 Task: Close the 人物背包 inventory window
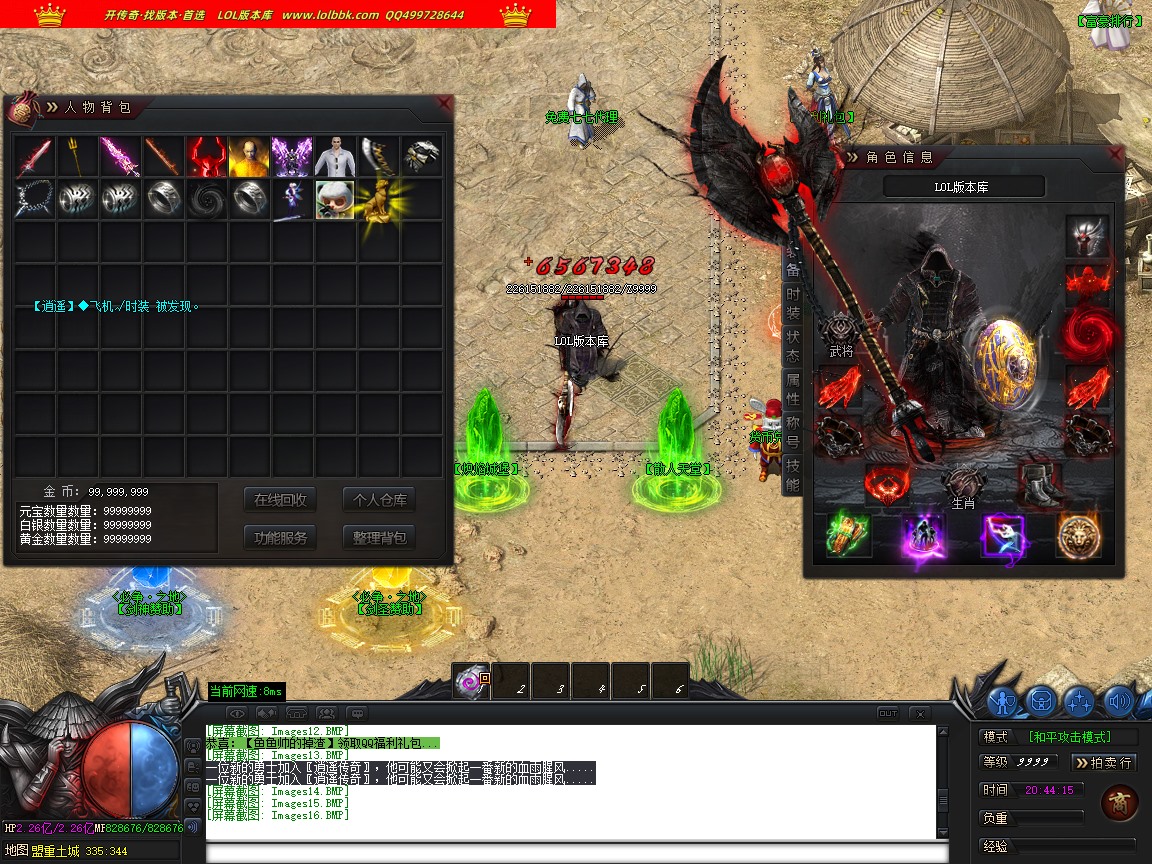(445, 103)
